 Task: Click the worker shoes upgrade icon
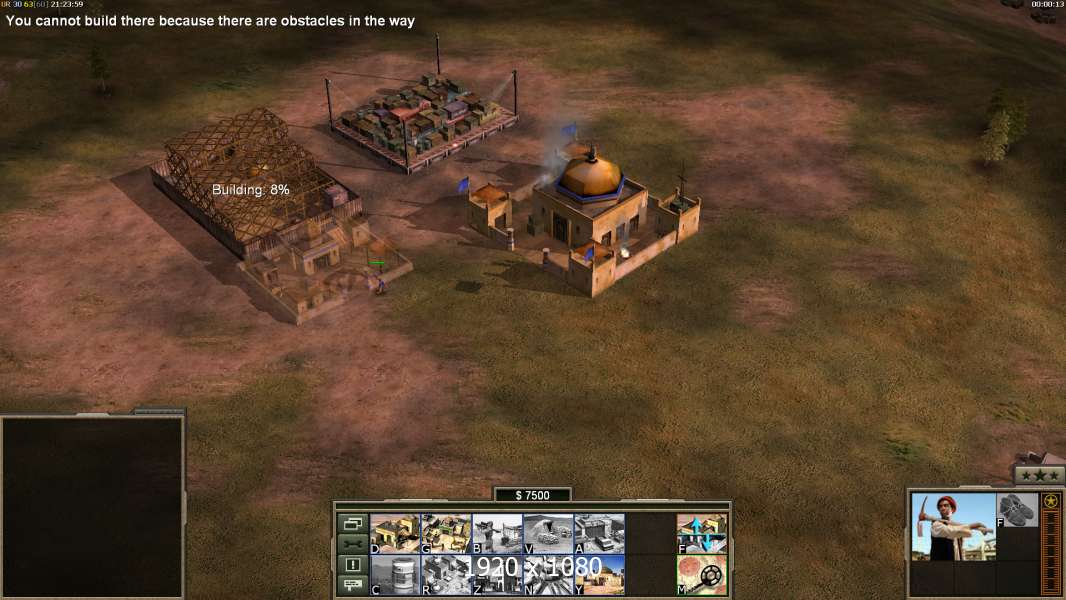tap(1017, 510)
